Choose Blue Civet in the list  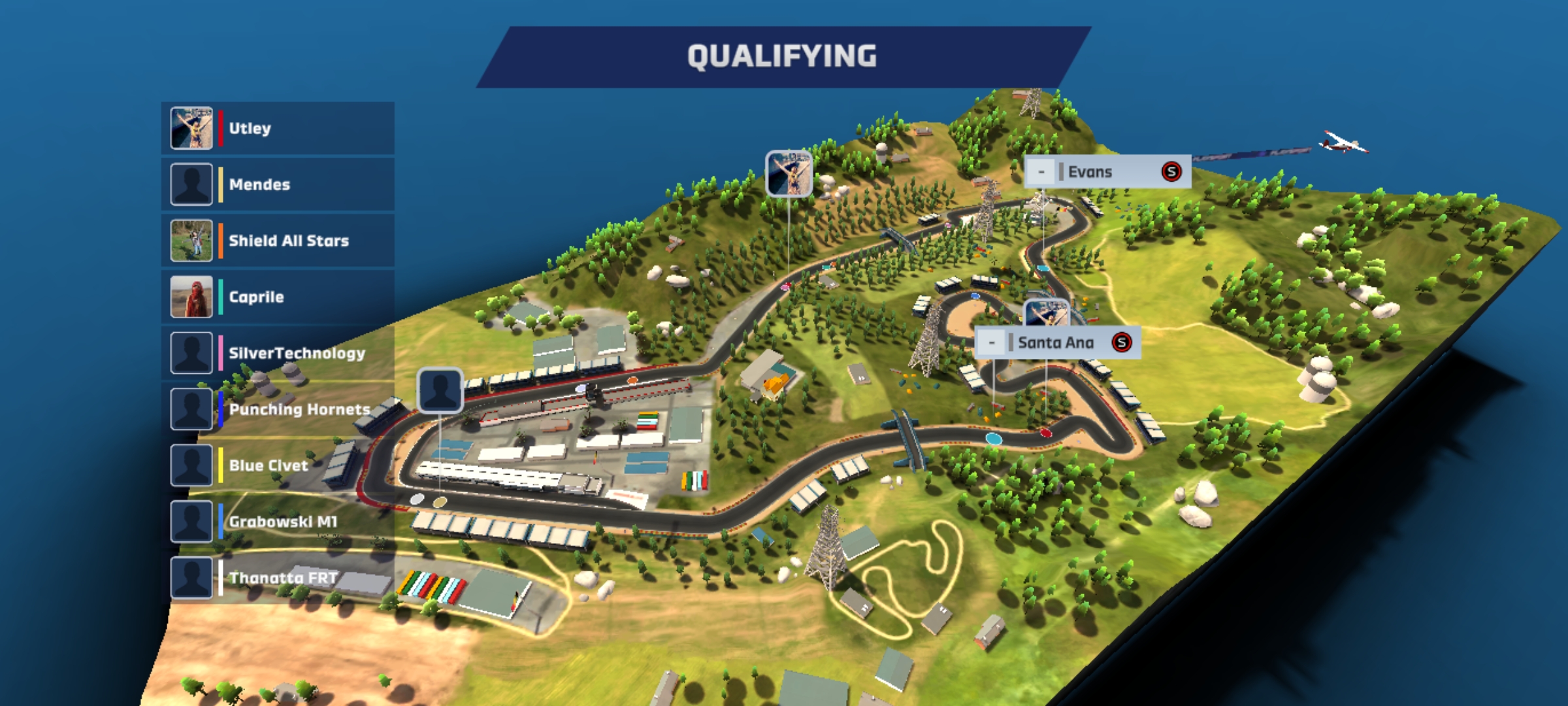click(x=278, y=465)
